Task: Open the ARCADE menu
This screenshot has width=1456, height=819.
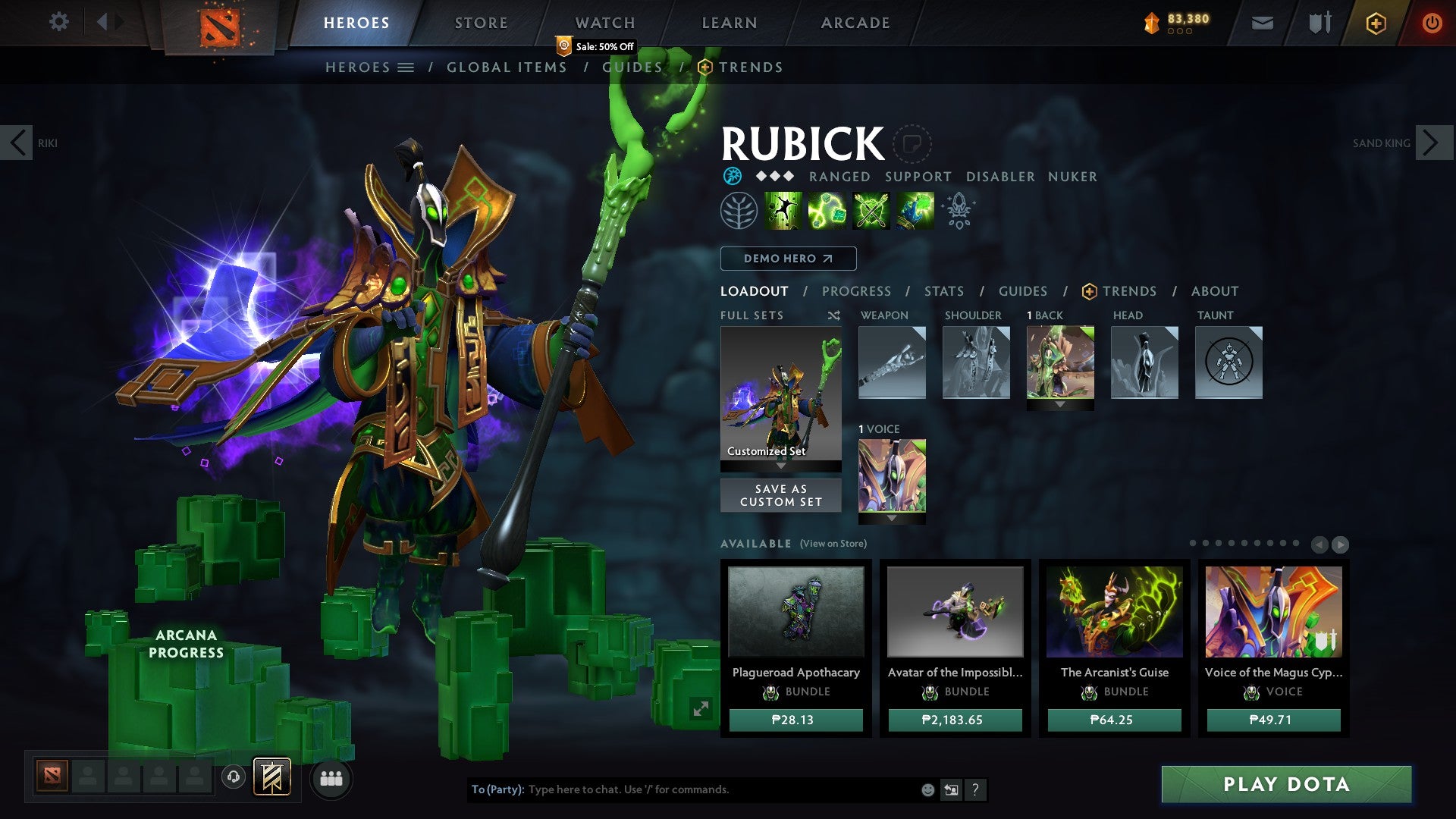Action: coord(855,23)
